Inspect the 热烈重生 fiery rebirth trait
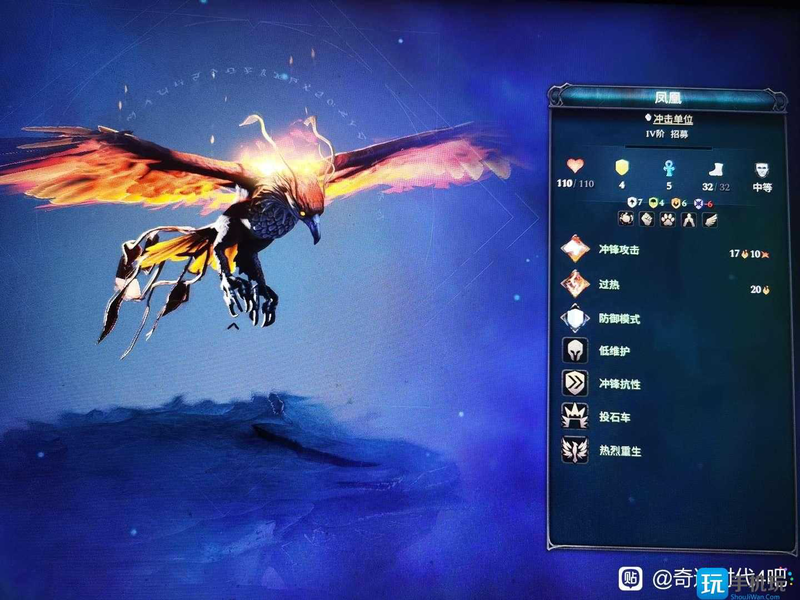The height and width of the screenshot is (600, 800). pos(576,450)
